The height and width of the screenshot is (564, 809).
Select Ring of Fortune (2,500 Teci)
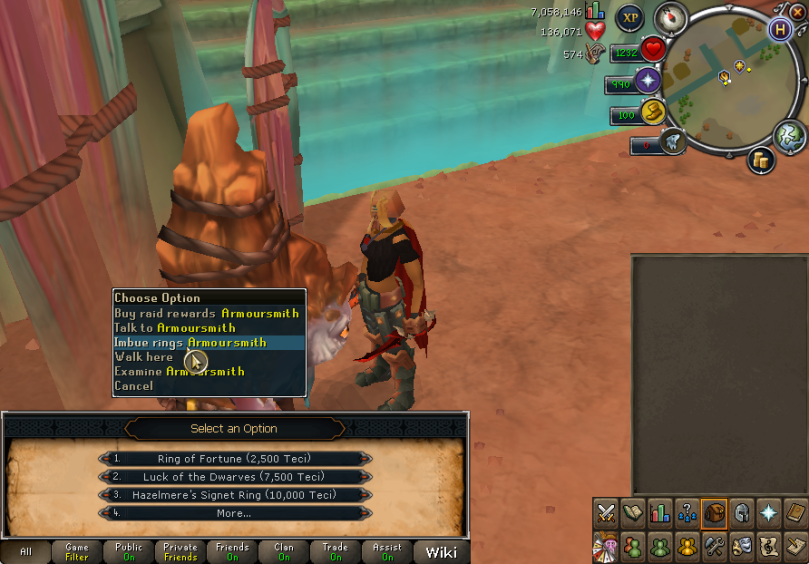coord(235,459)
